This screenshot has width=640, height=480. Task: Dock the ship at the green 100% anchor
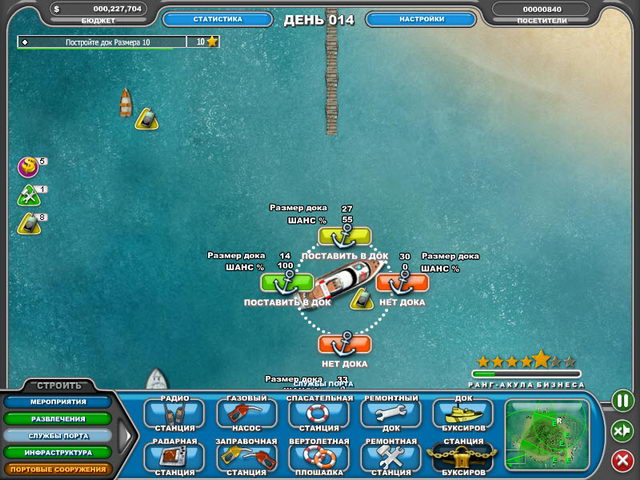pos(286,282)
